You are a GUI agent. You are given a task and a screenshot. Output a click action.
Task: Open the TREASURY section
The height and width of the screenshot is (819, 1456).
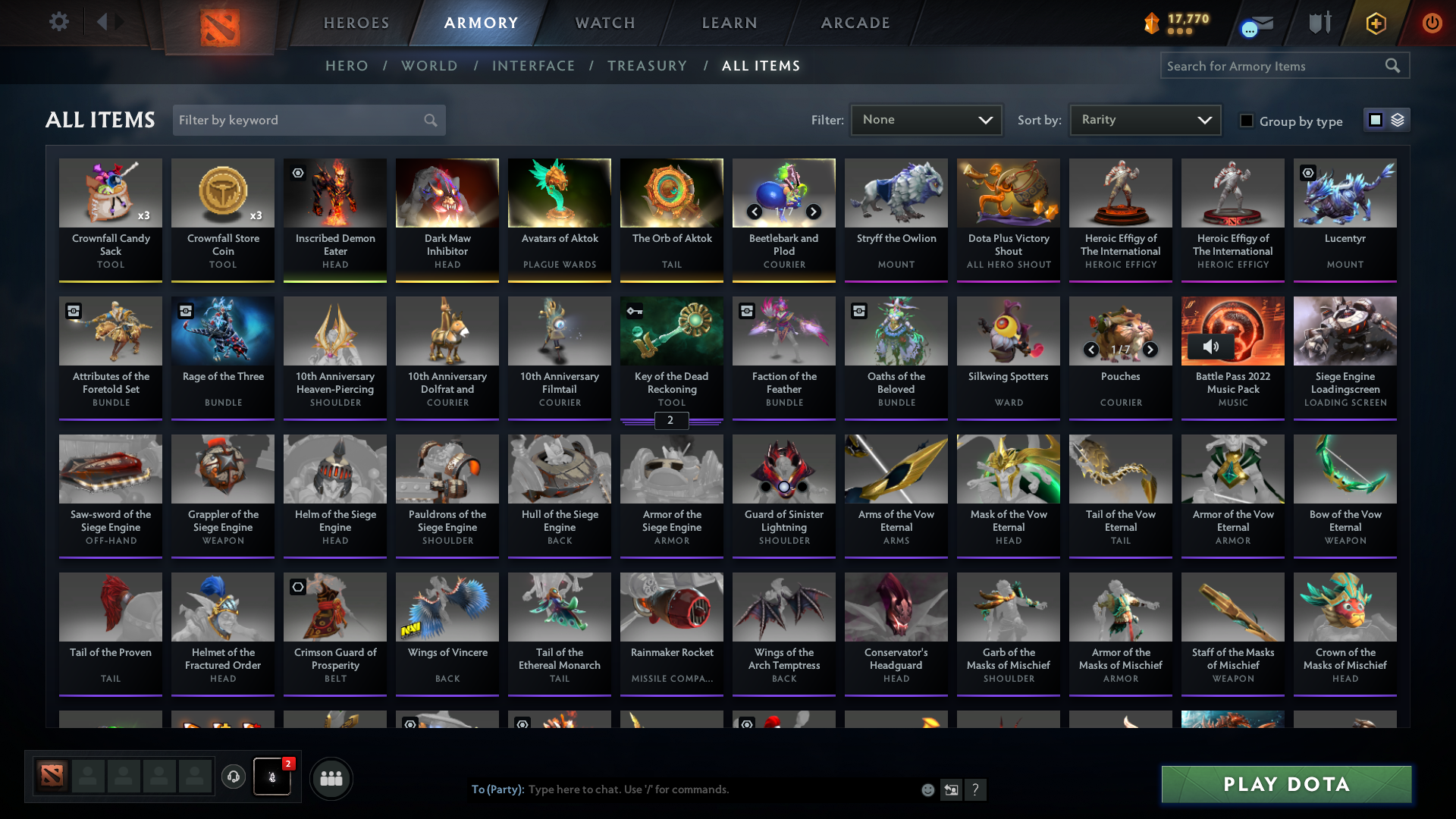click(647, 66)
